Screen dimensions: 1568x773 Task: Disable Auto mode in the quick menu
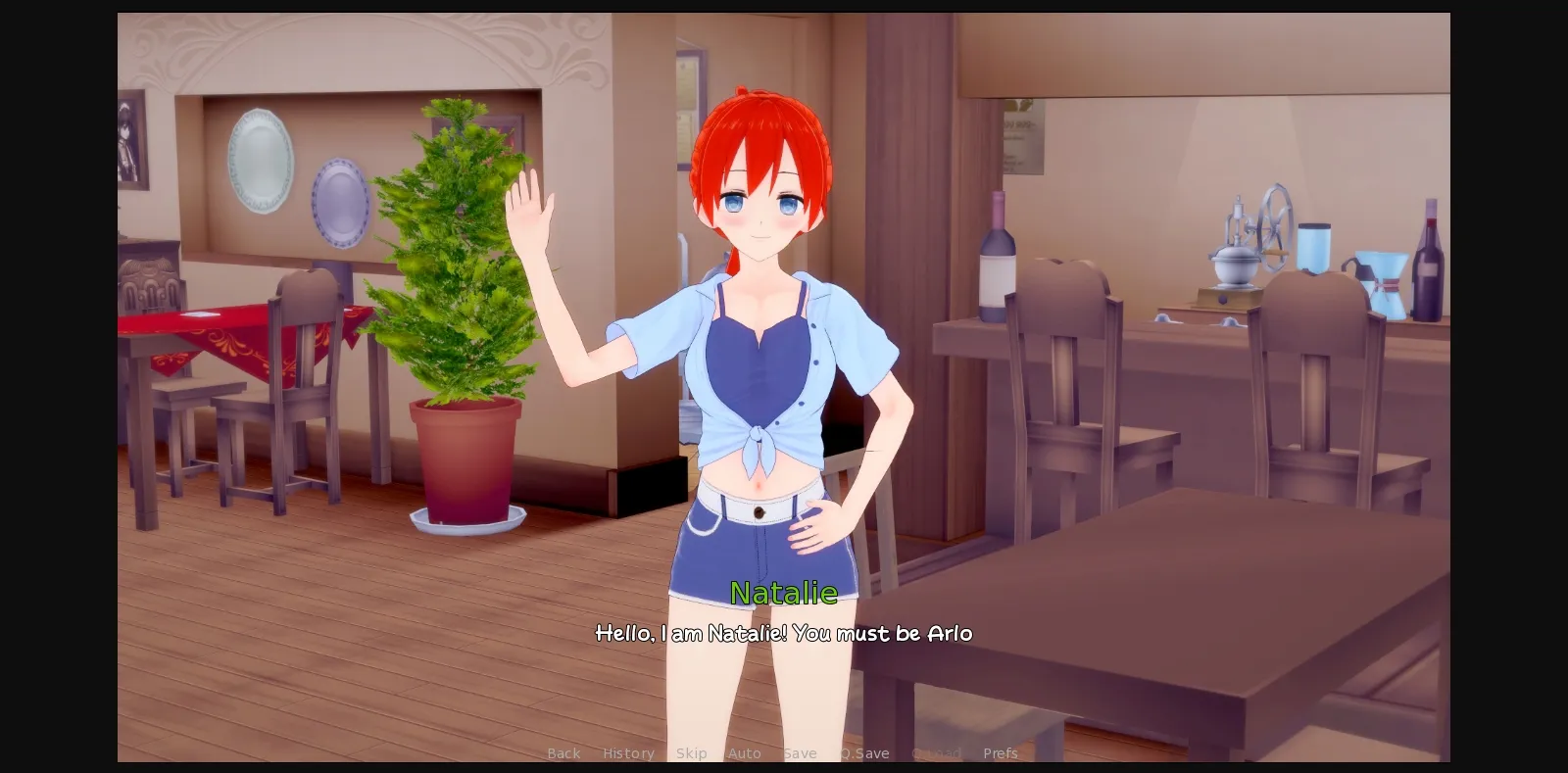tap(746, 753)
